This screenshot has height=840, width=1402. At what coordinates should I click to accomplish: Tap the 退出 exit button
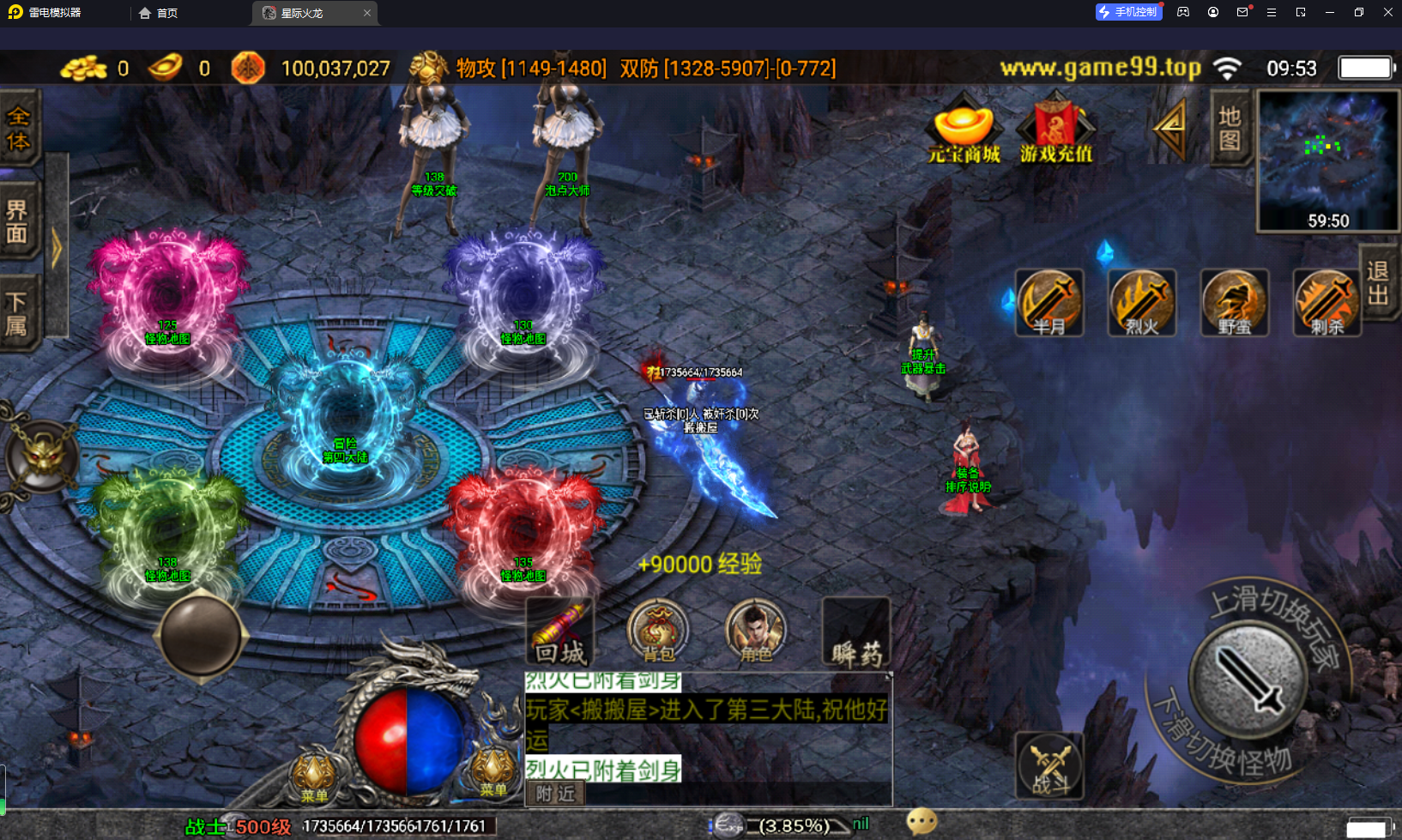1378,283
